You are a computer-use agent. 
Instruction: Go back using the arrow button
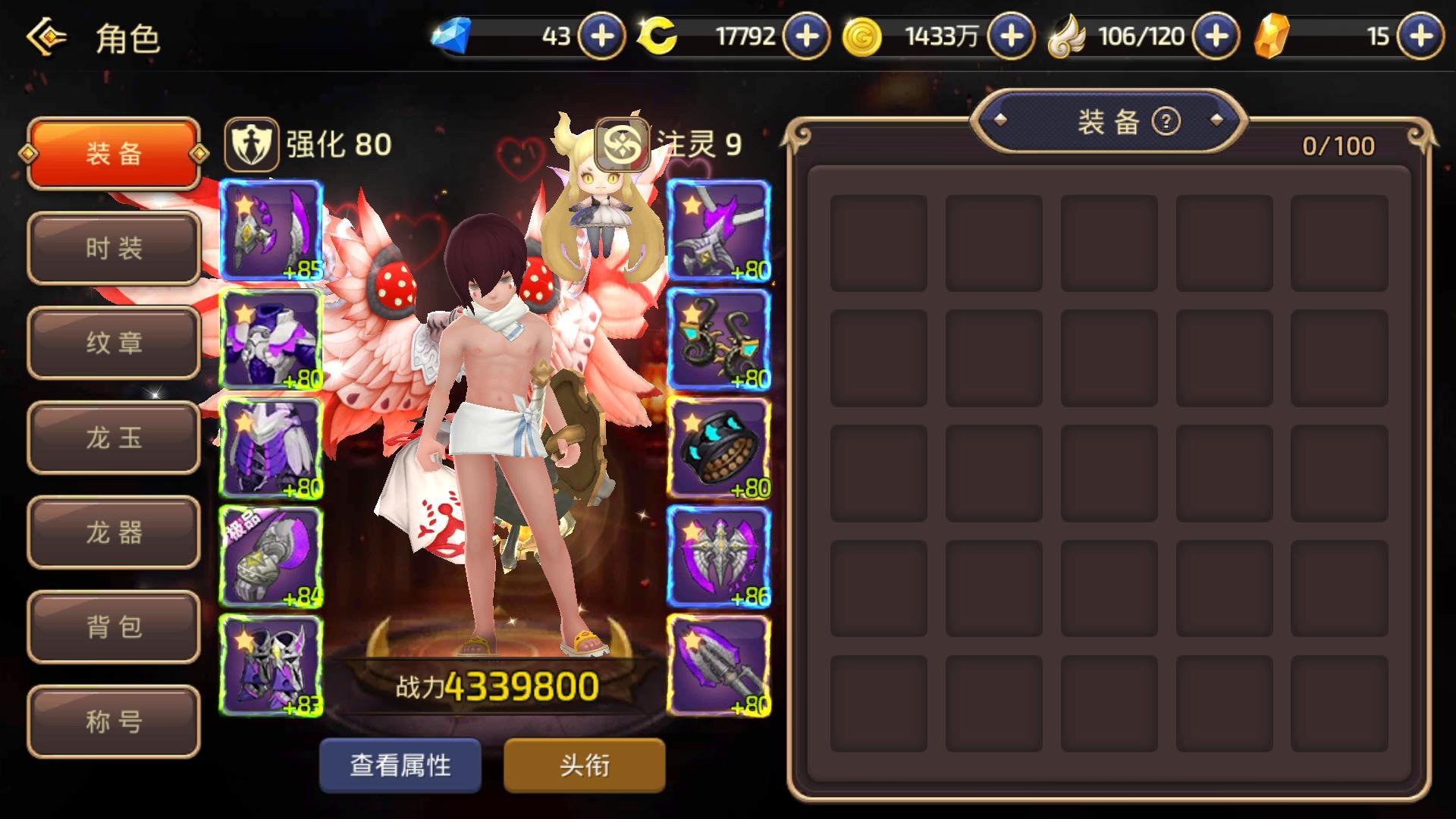(47, 36)
